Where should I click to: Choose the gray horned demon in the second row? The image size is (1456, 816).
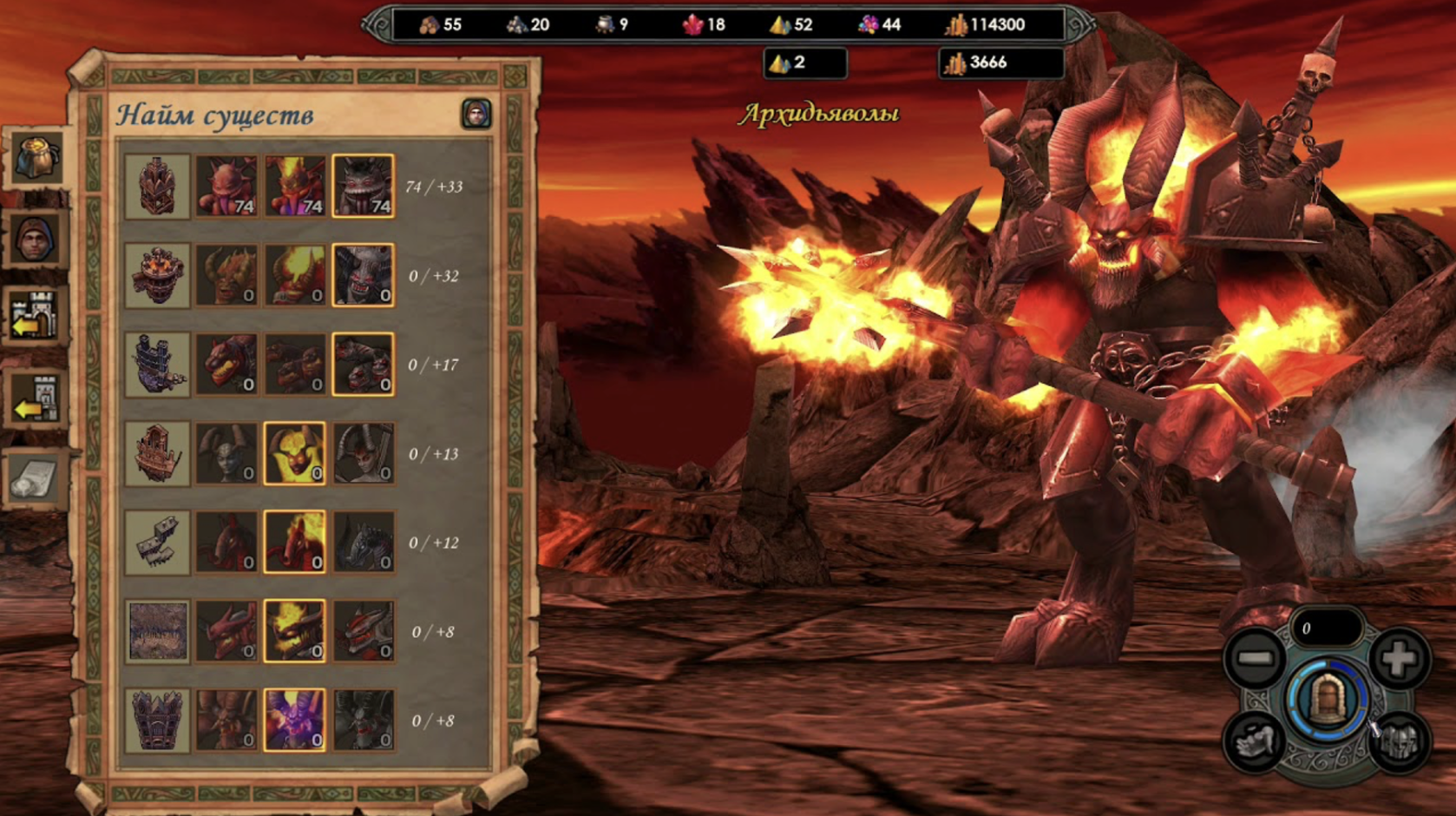point(364,275)
